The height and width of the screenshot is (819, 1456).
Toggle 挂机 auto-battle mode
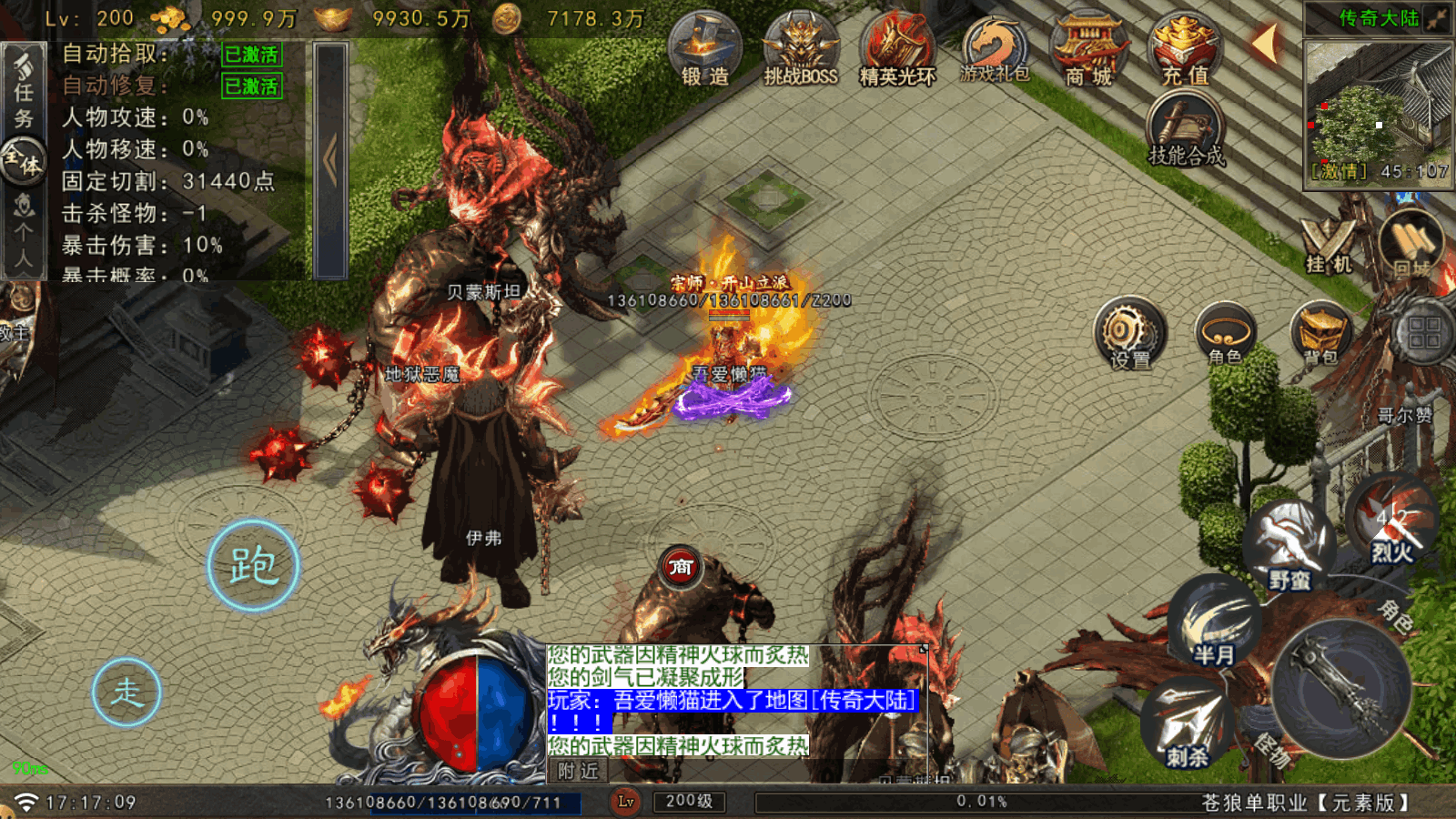[x=1329, y=246]
